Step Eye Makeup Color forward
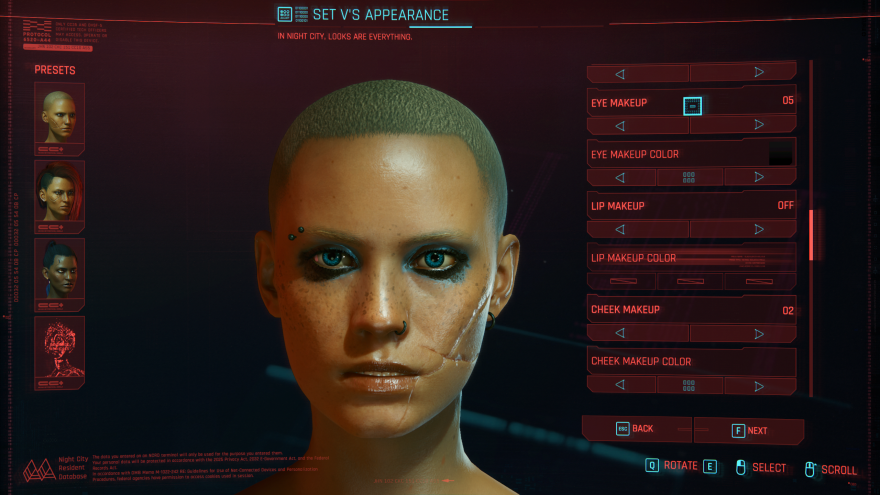 (x=759, y=177)
